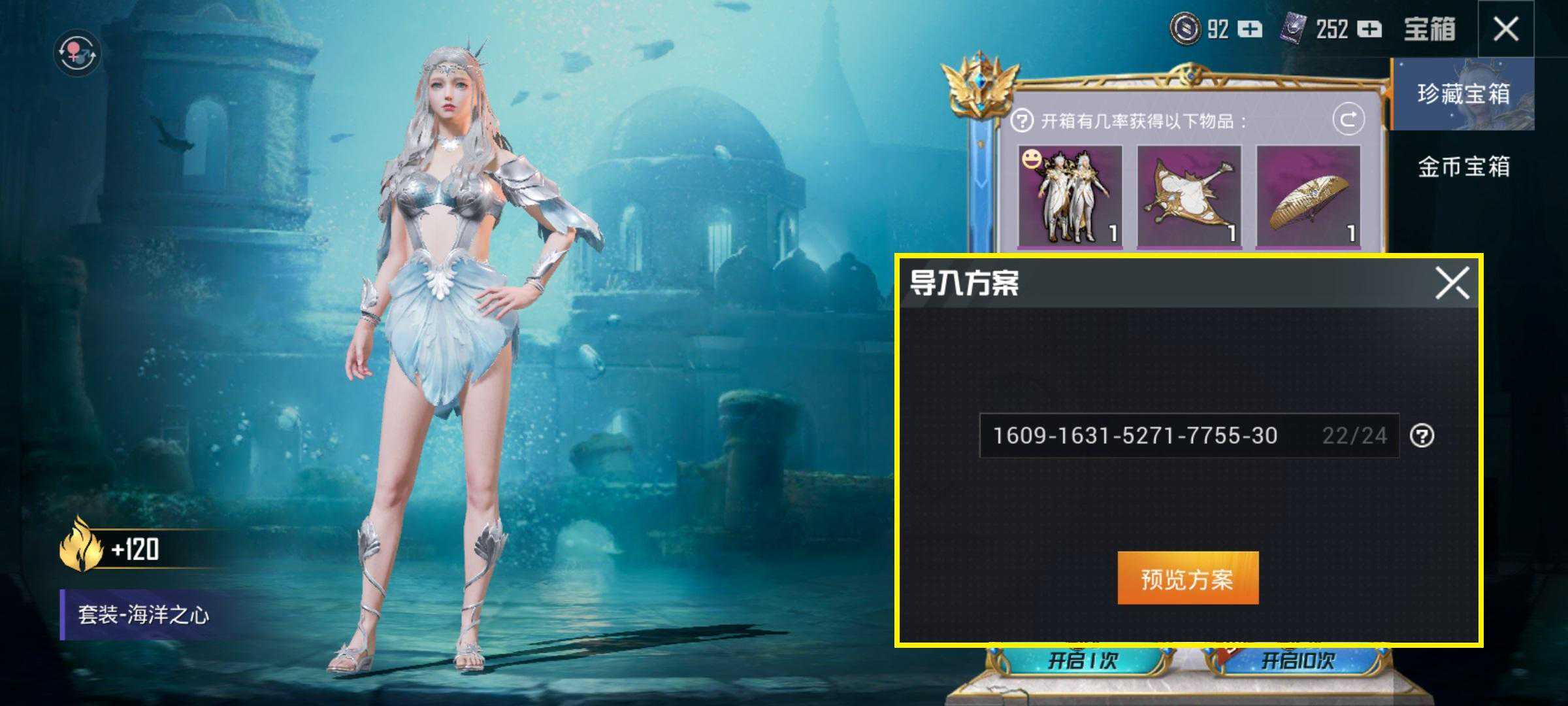Close the 导入方案 import dialog
The height and width of the screenshot is (706, 1568).
pyautogui.click(x=1452, y=283)
